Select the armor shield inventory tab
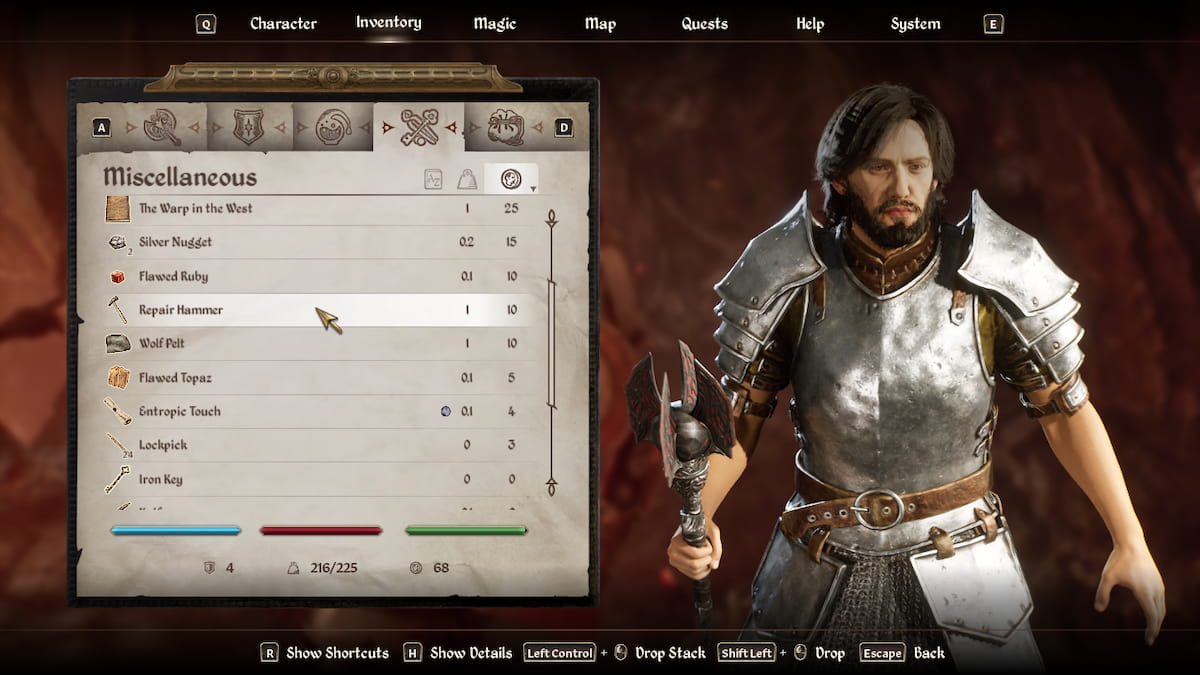Viewport: 1200px width, 675px height. [248, 127]
